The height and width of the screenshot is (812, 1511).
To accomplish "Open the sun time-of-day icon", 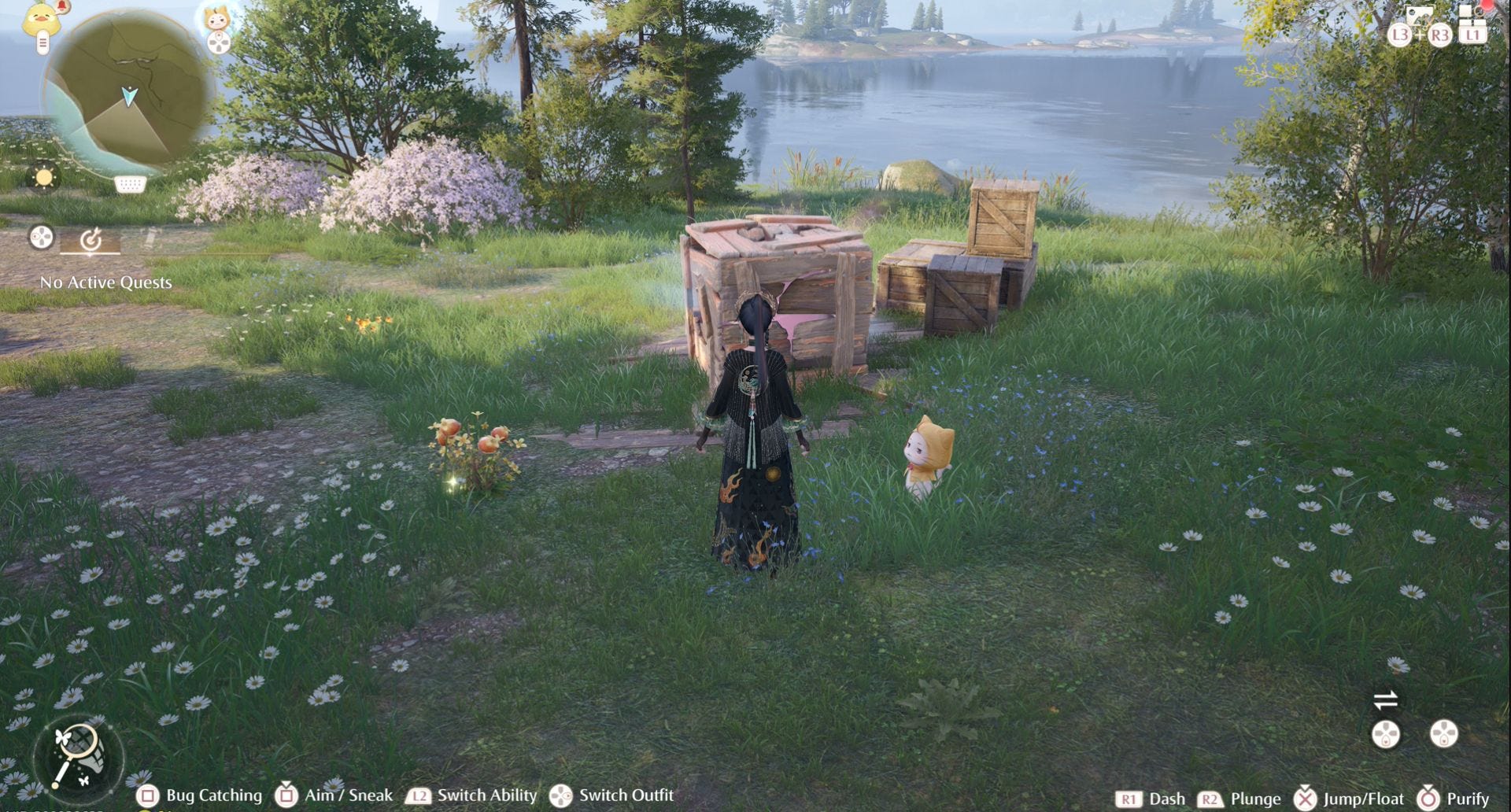I will click(44, 177).
